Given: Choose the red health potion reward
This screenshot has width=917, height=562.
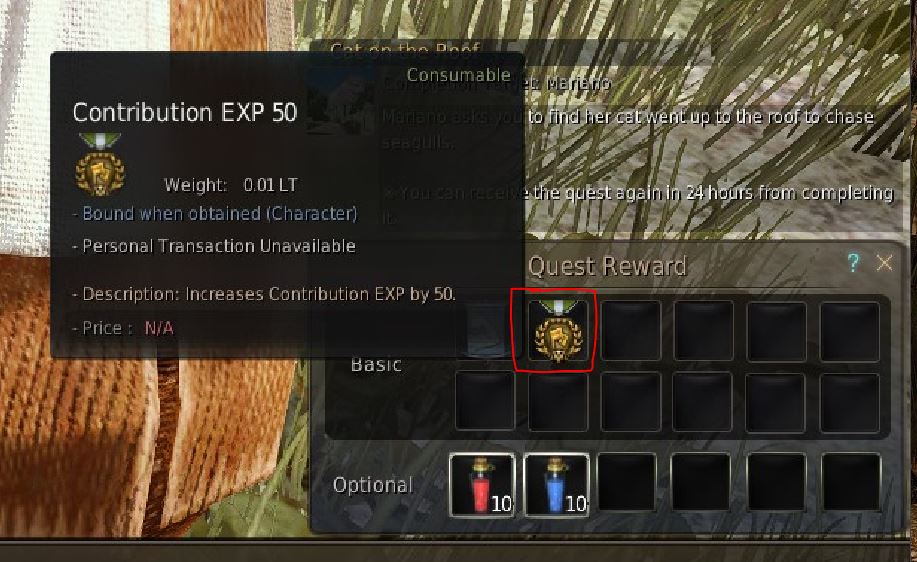Looking at the screenshot, I should (x=482, y=485).
